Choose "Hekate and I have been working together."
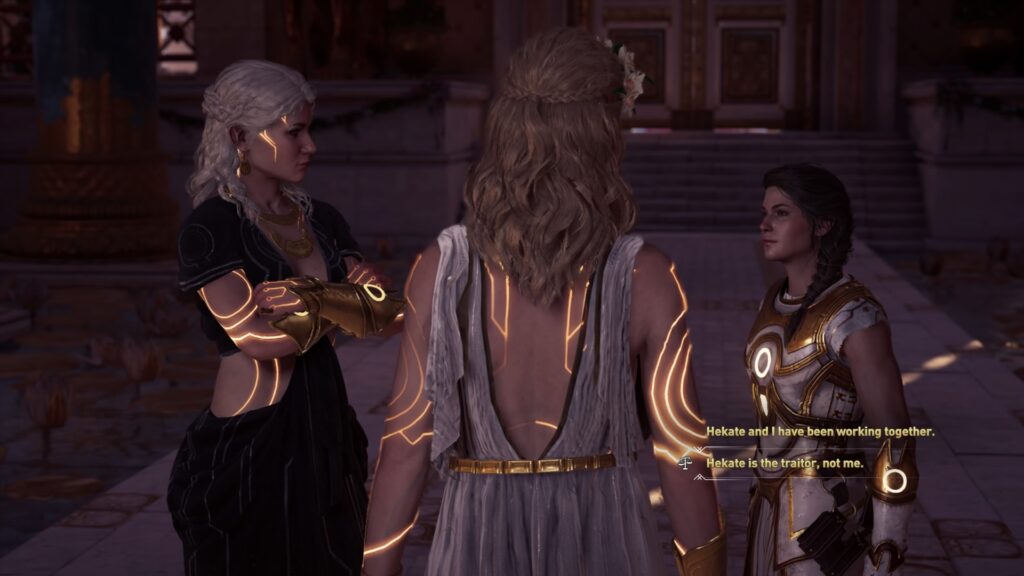This screenshot has height=576, width=1024. (x=820, y=432)
